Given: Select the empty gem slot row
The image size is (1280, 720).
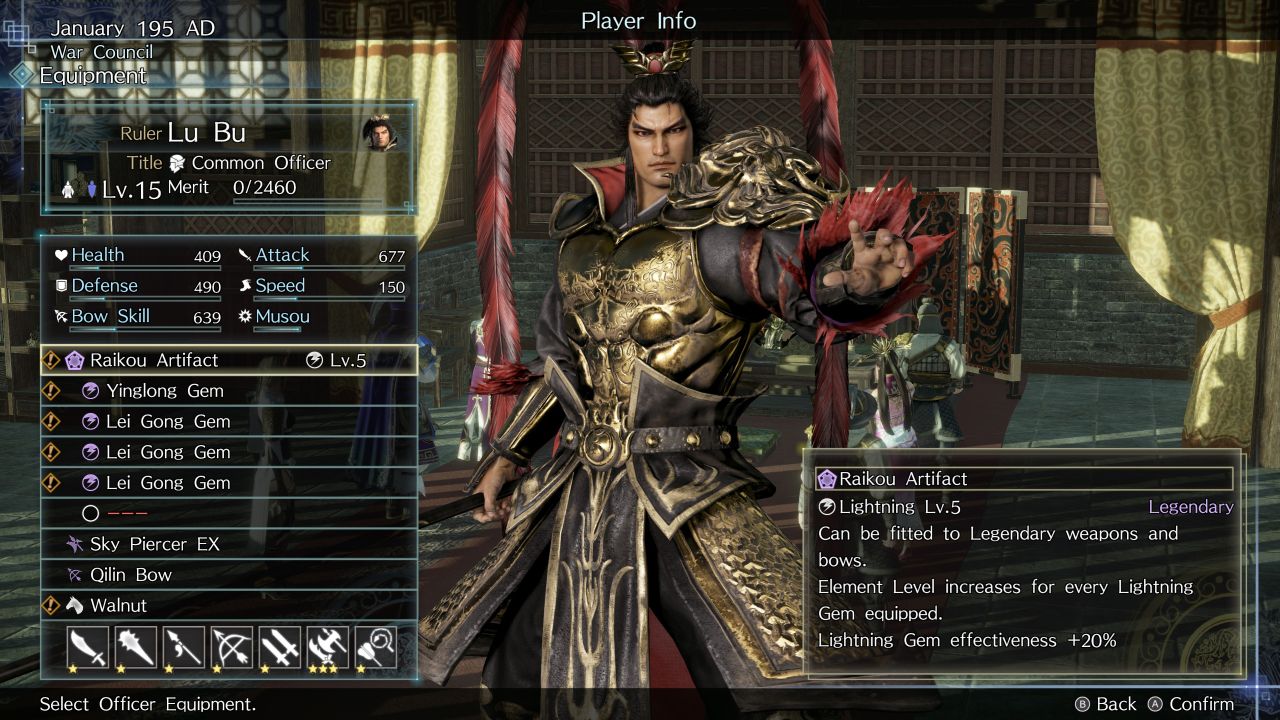Looking at the screenshot, I should point(228,513).
